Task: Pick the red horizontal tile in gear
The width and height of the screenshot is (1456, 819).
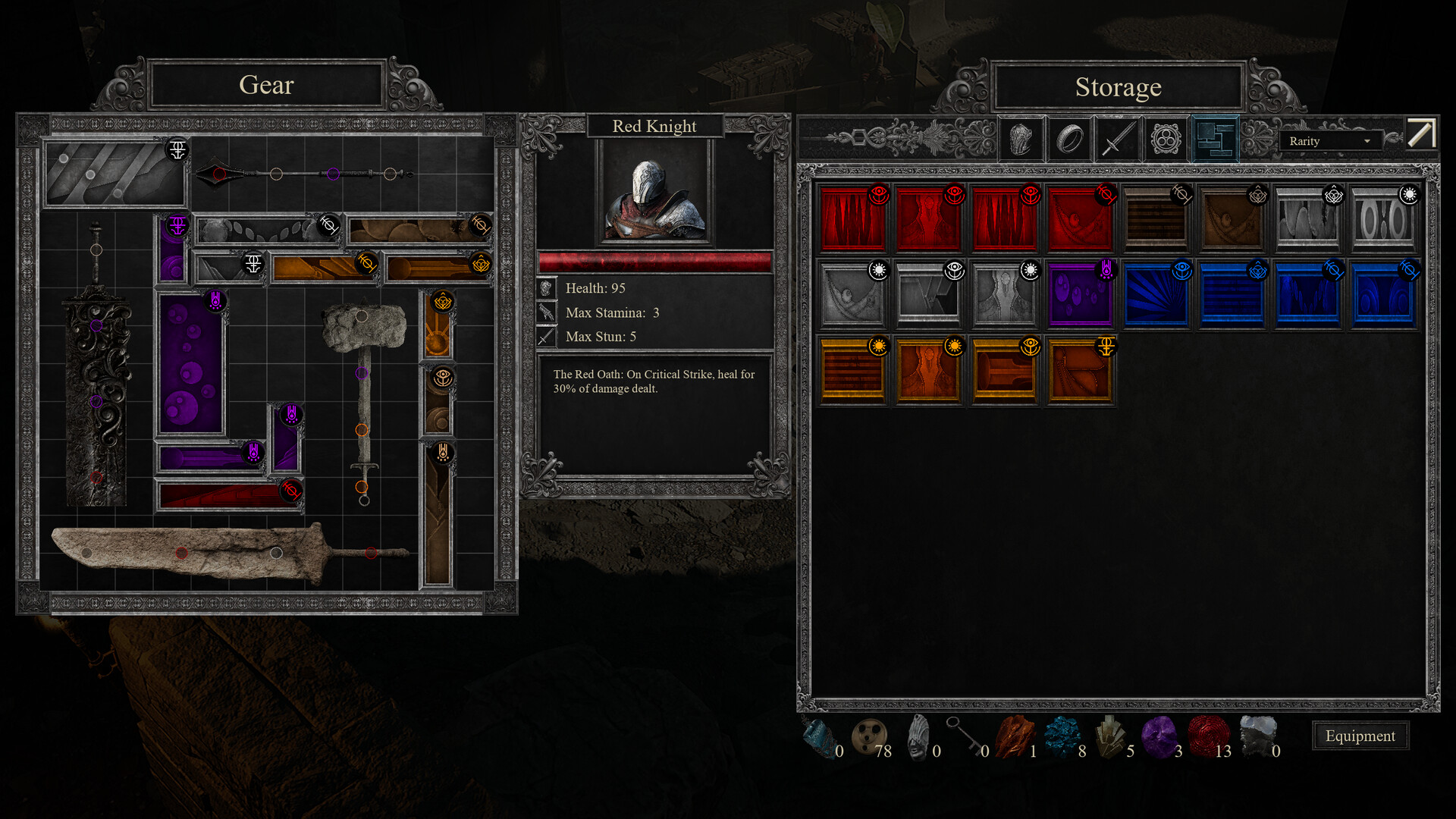Action: click(x=227, y=495)
